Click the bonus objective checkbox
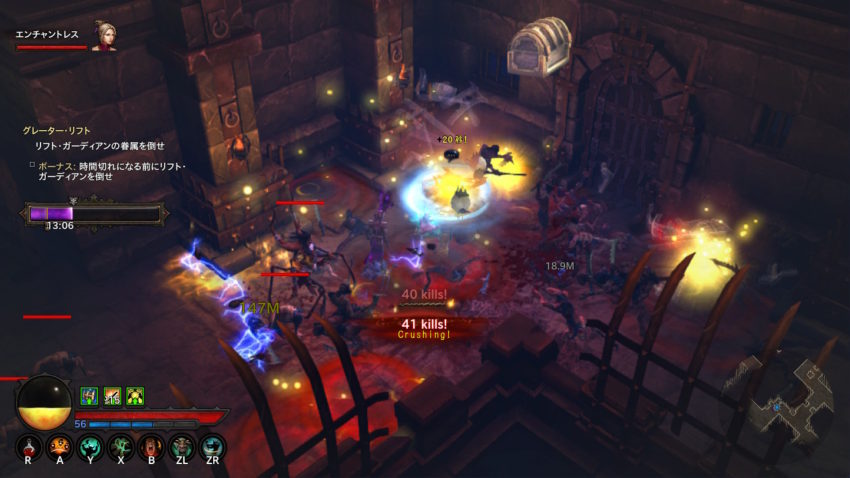The height and width of the screenshot is (478, 850). coord(31,164)
